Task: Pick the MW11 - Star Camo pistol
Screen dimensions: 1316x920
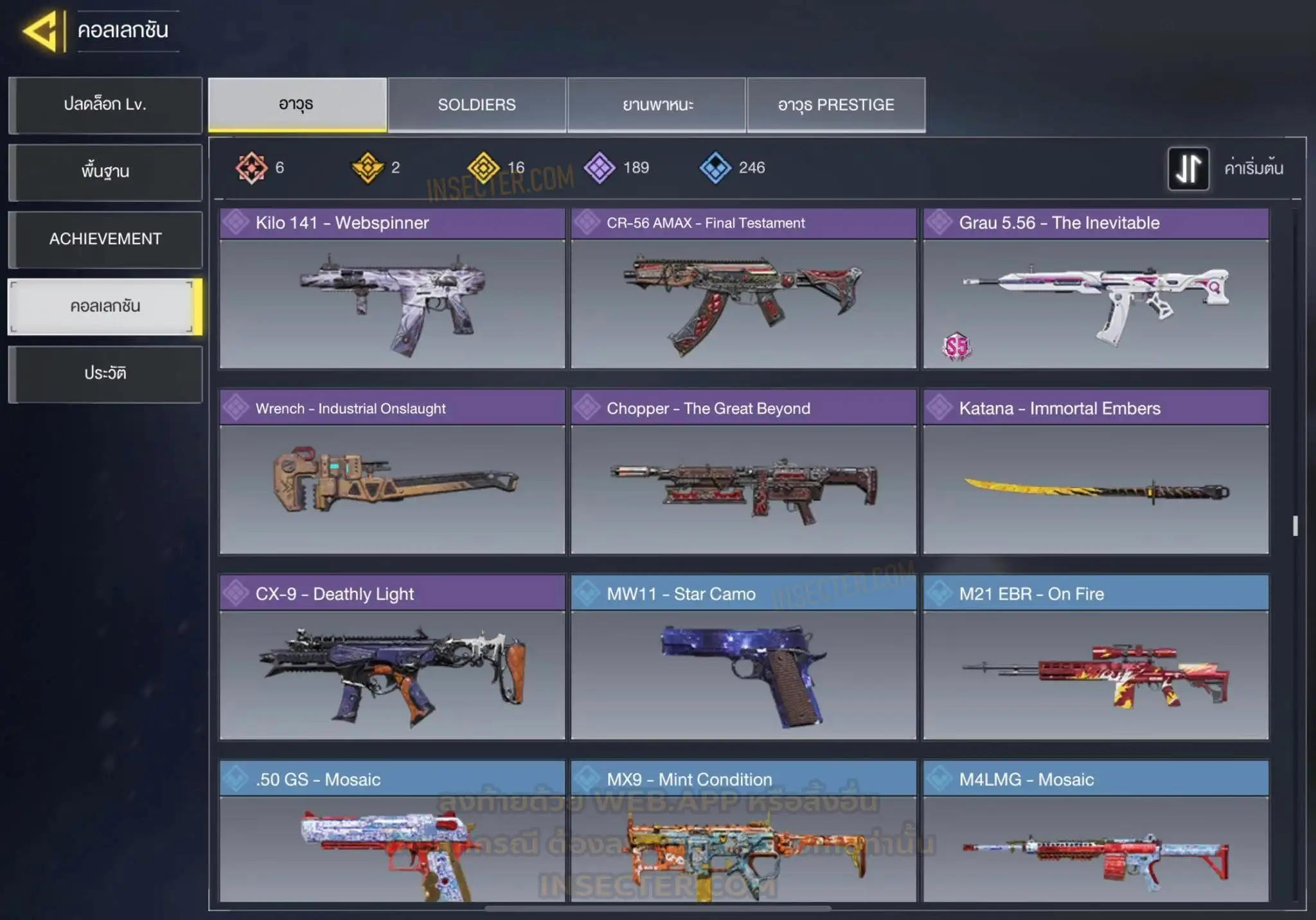Action: [x=743, y=658]
